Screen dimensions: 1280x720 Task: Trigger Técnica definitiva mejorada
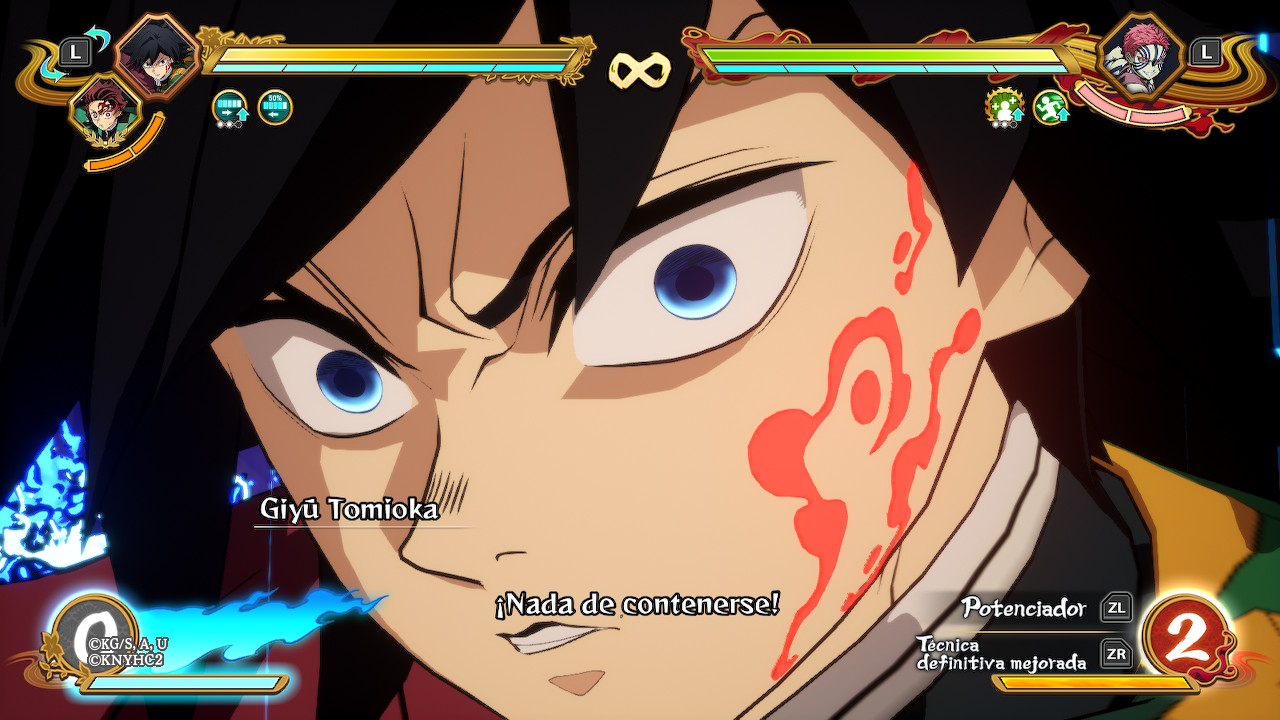point(1116,654)
